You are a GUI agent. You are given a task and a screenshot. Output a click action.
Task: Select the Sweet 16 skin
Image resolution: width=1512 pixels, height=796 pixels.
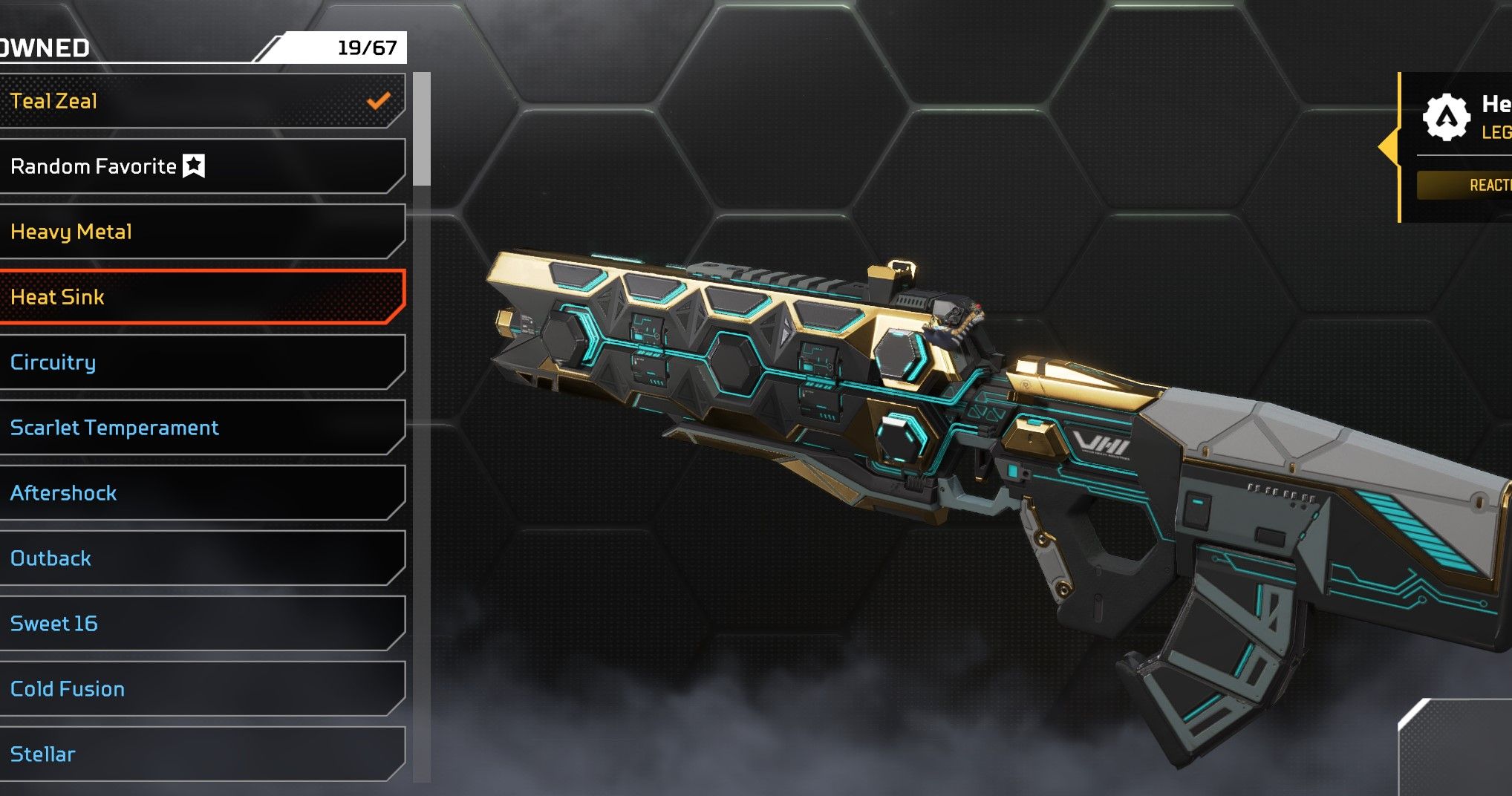[201, 624]
